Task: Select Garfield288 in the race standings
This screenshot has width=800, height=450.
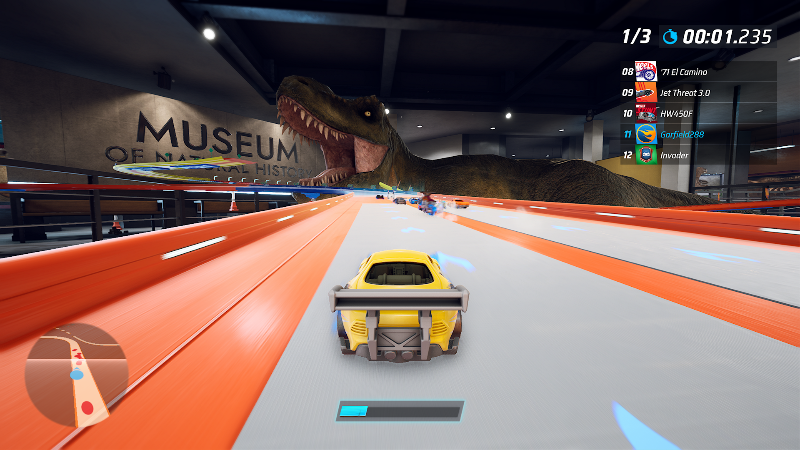Action: click(698, 134)
